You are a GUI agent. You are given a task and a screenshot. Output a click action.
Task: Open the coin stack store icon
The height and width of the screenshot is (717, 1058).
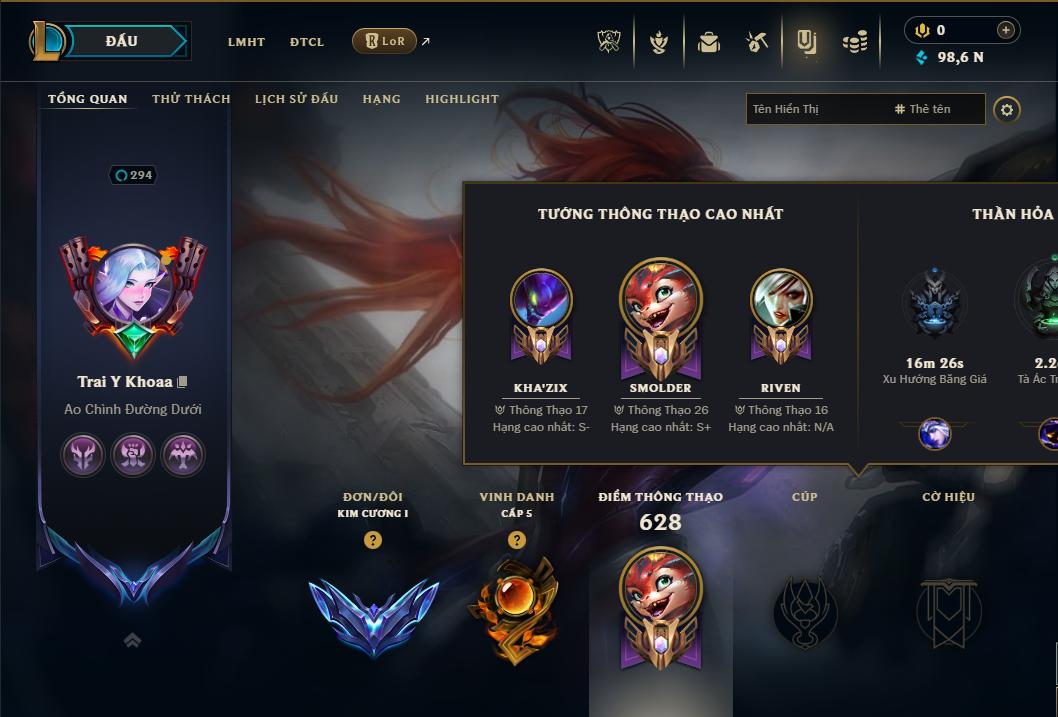tap(854, 42)
